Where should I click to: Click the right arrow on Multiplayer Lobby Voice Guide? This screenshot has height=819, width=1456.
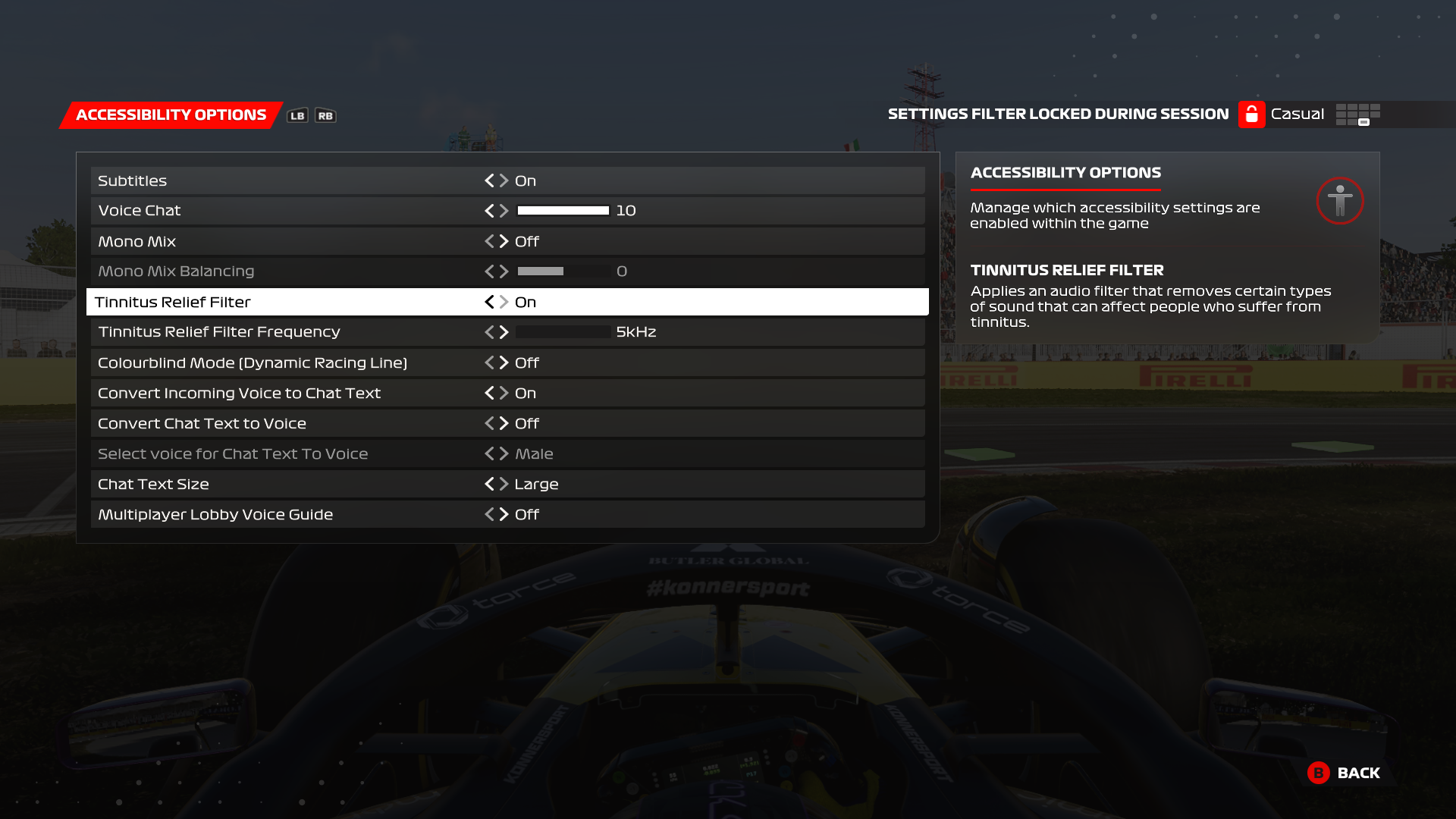pos(504,514)
